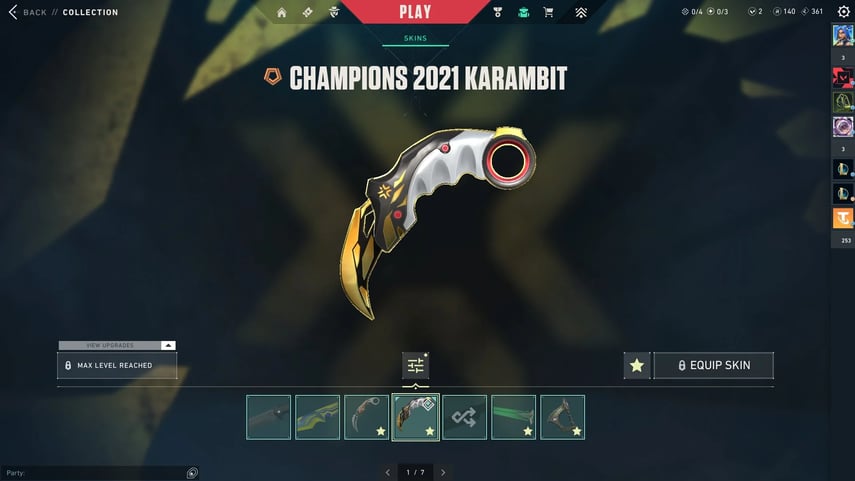
Task: Favorite this skin with the star button
Action: click(x=637, y=366)
